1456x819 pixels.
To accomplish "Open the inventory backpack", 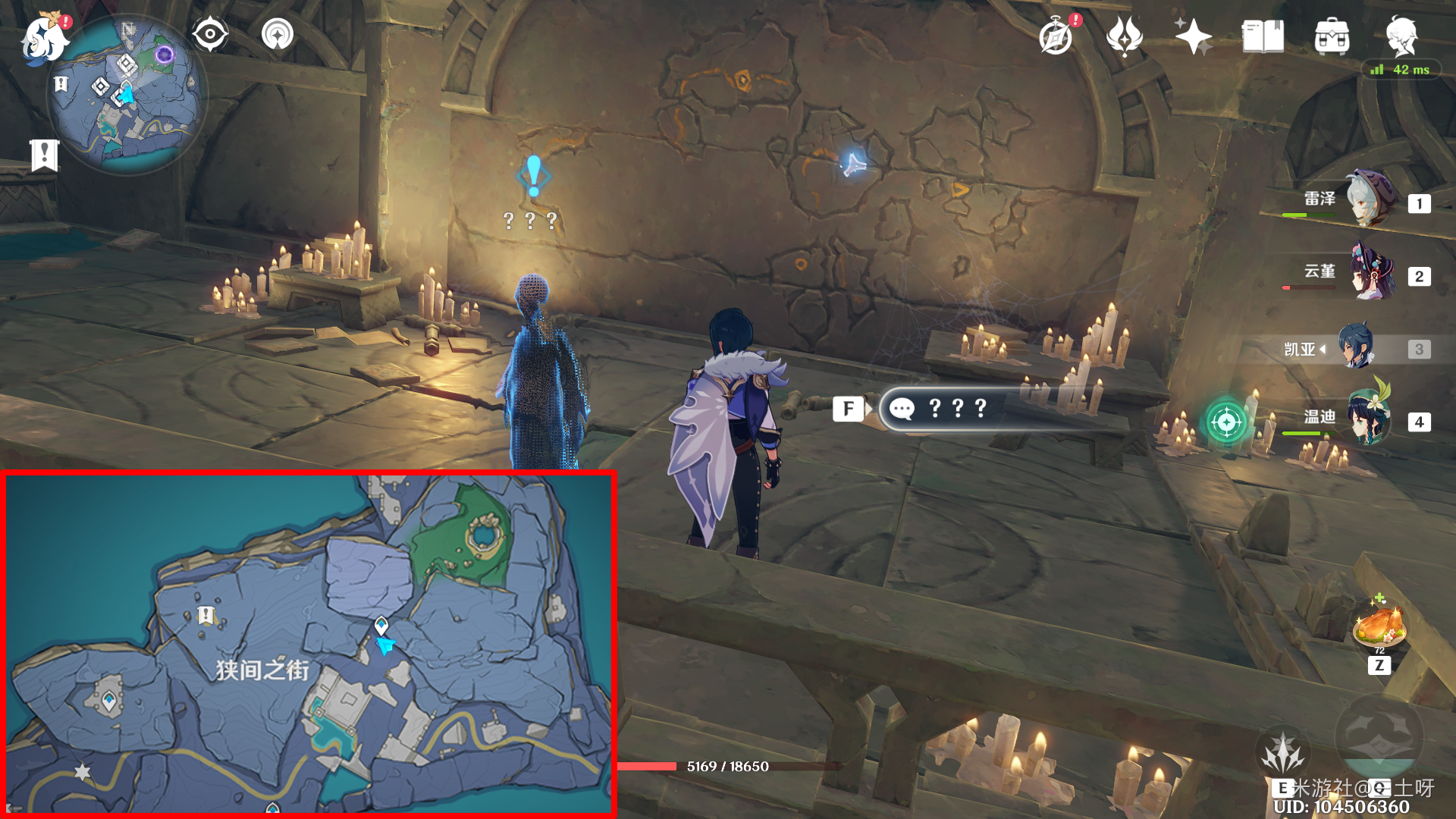I will (x=1332, y=36).
